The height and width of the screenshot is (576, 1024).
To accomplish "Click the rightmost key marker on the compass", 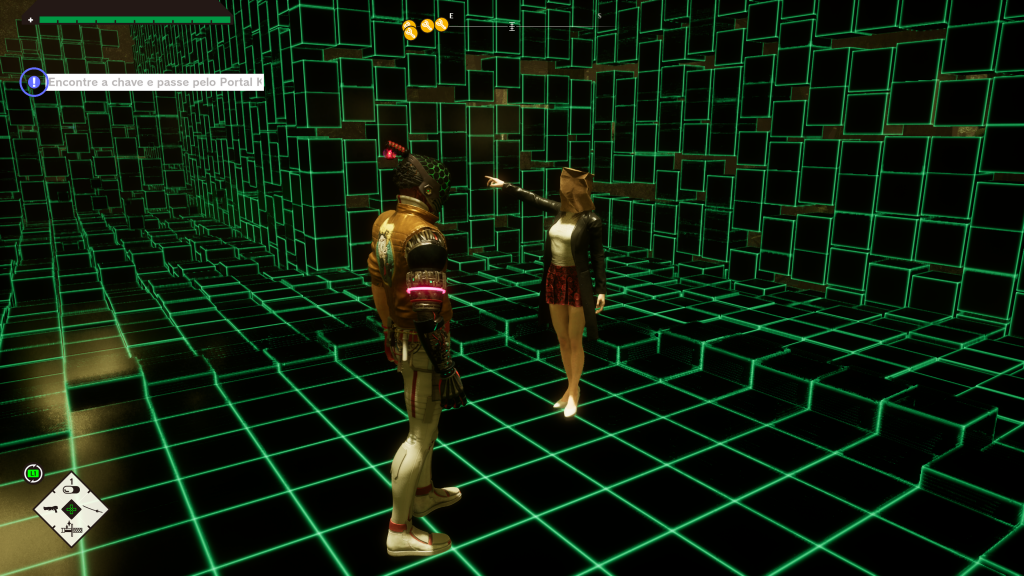I will (x=441, y=24).
